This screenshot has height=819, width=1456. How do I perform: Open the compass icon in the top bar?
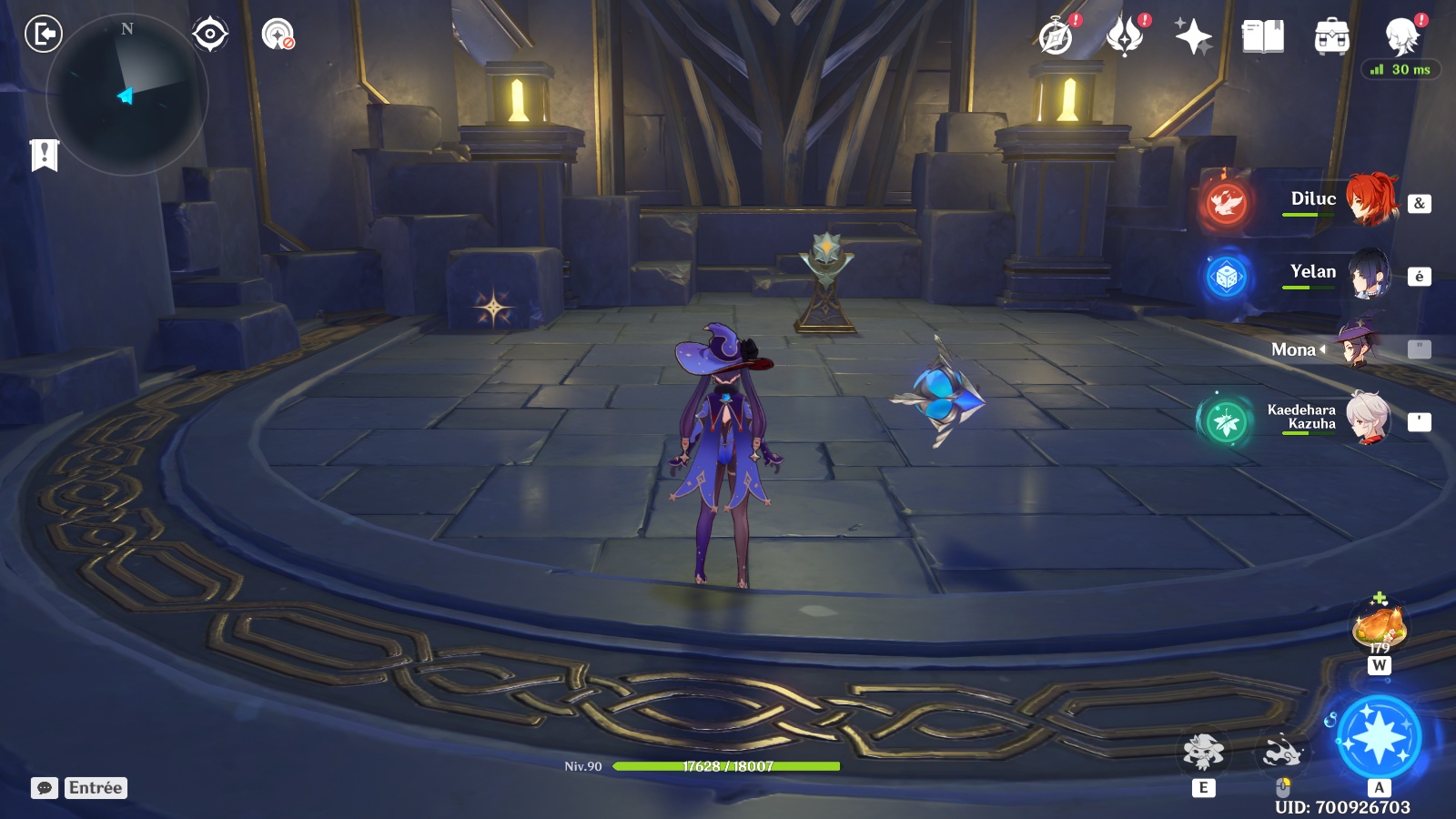(1056, 37)
